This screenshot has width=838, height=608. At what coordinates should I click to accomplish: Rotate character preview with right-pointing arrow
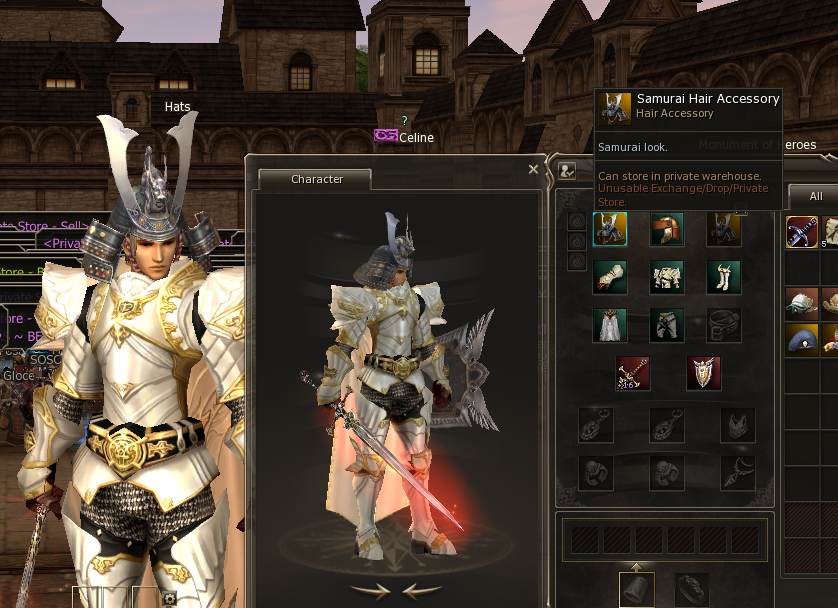pyautogui.click(x=370, y=590)
